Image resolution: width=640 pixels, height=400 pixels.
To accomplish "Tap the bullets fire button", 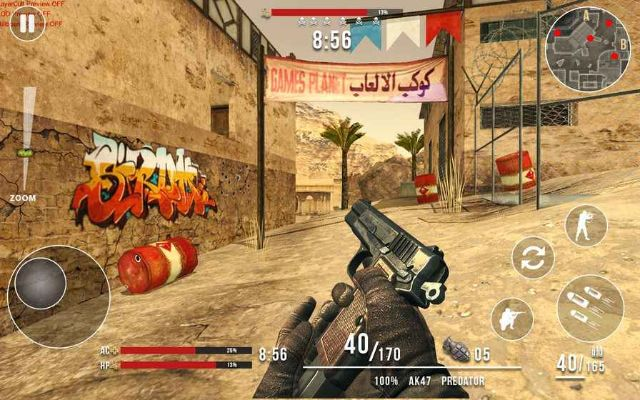I will [590, 308].
